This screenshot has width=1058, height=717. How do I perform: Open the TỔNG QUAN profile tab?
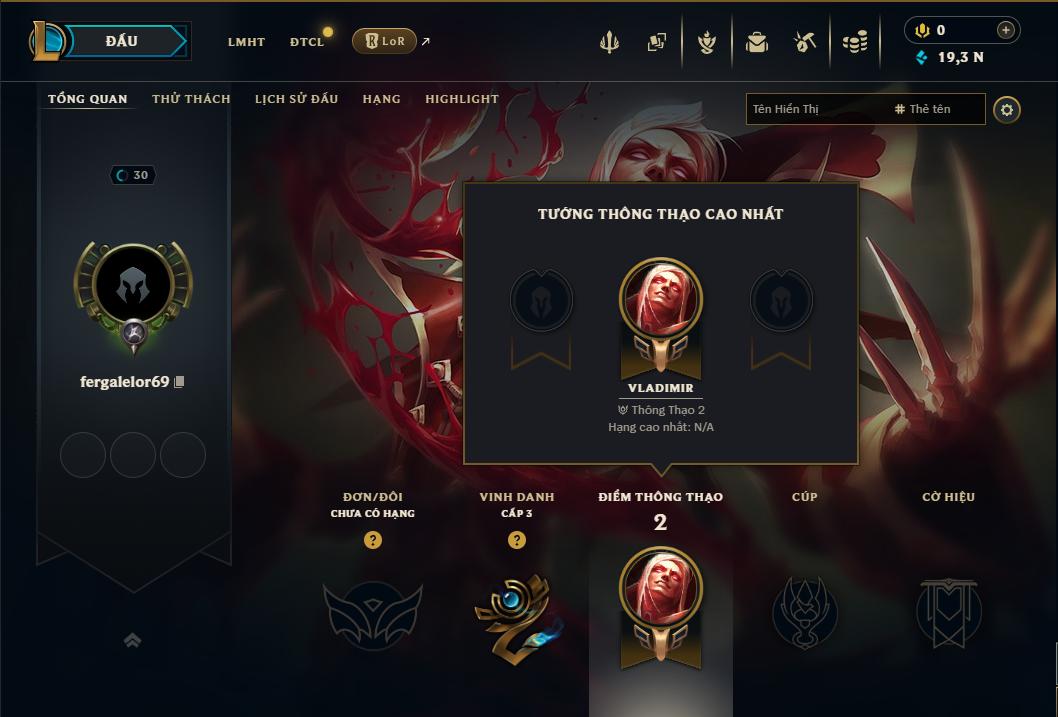point(88,99)
